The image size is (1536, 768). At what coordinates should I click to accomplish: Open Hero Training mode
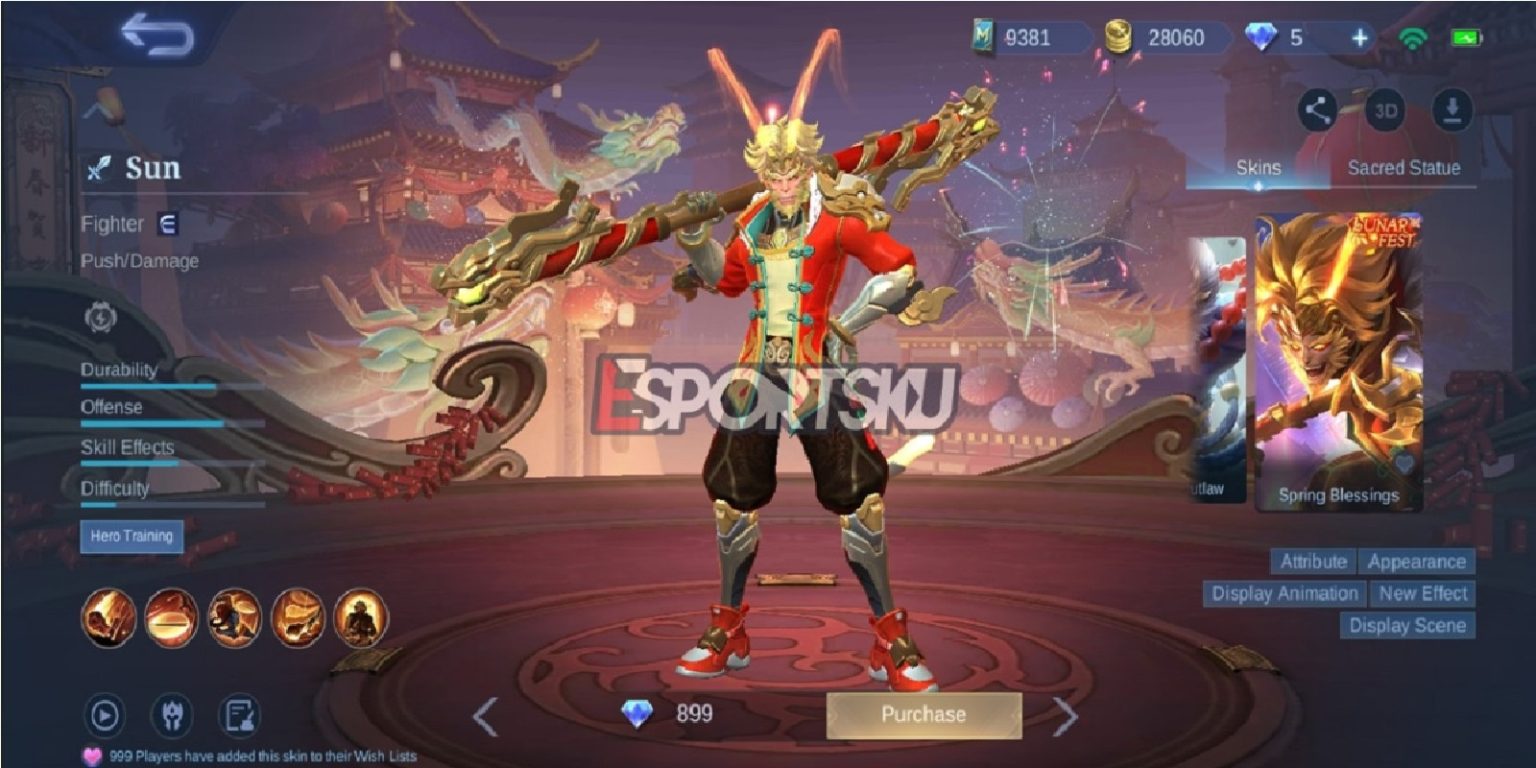click(131, 537)
